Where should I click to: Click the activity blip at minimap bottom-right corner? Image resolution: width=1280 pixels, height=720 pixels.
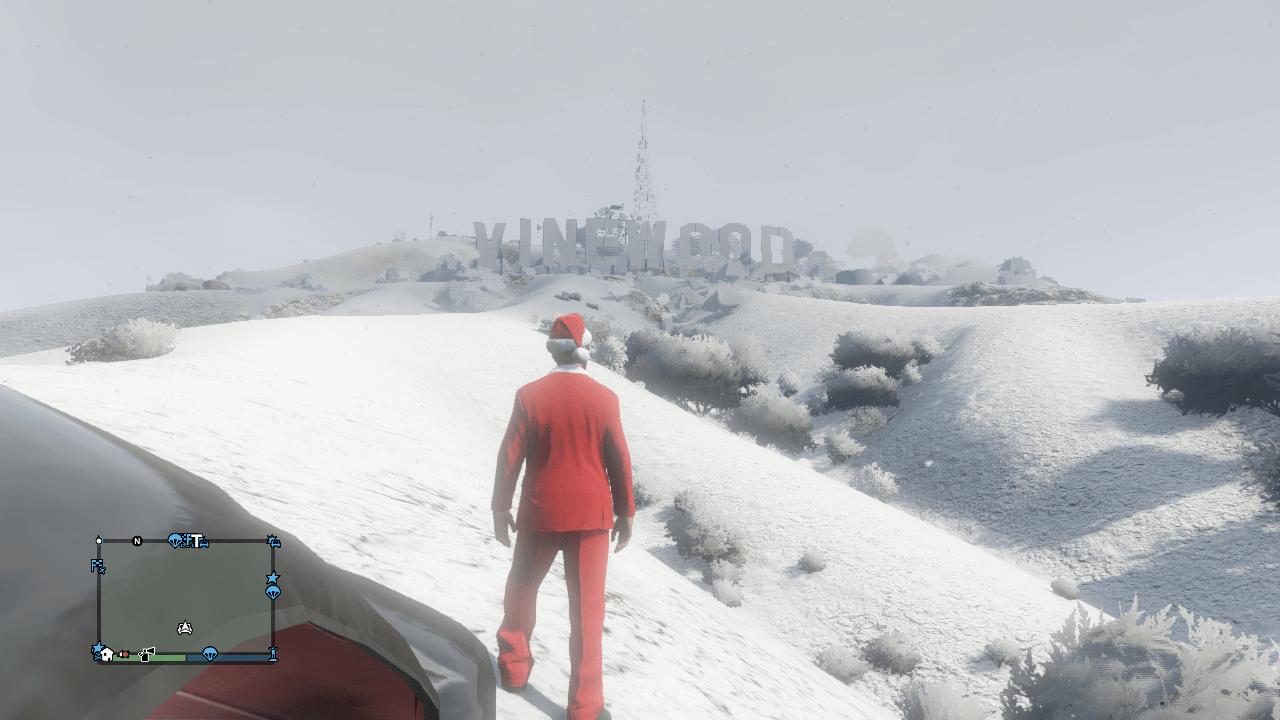[x=274, y=653]
